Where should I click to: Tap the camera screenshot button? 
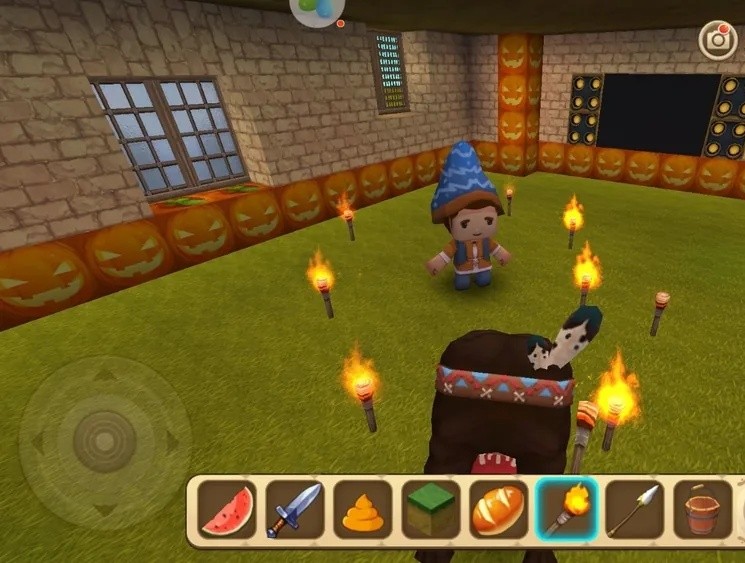coord(717,40)
